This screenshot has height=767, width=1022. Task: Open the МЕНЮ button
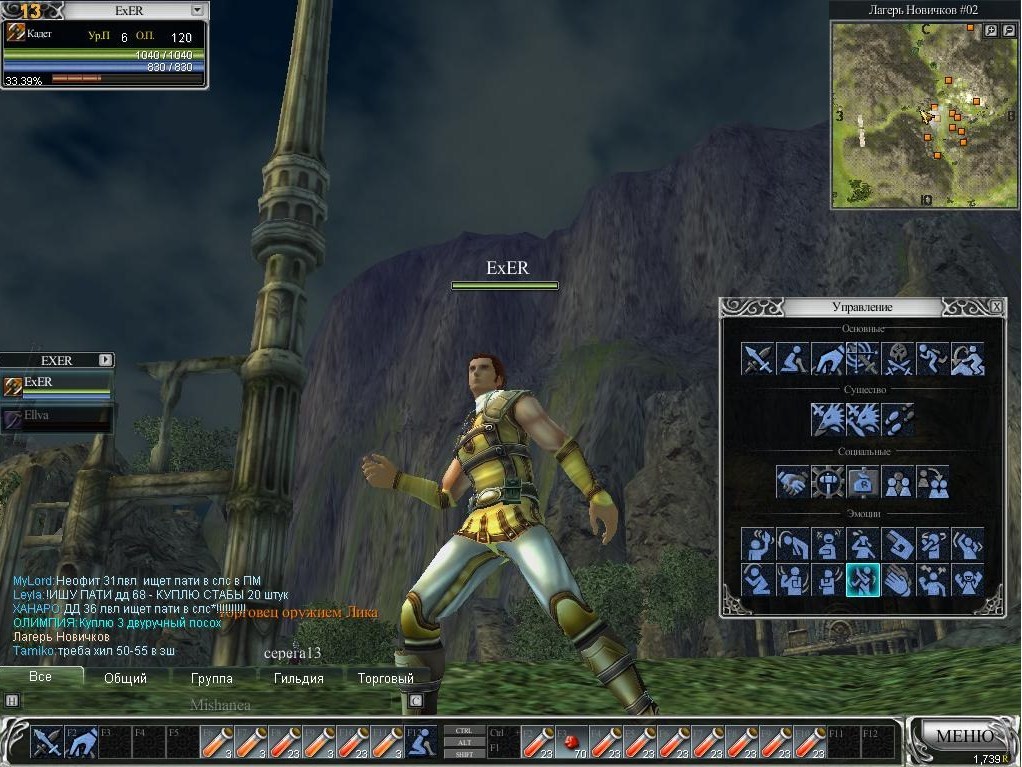point(963,736)
